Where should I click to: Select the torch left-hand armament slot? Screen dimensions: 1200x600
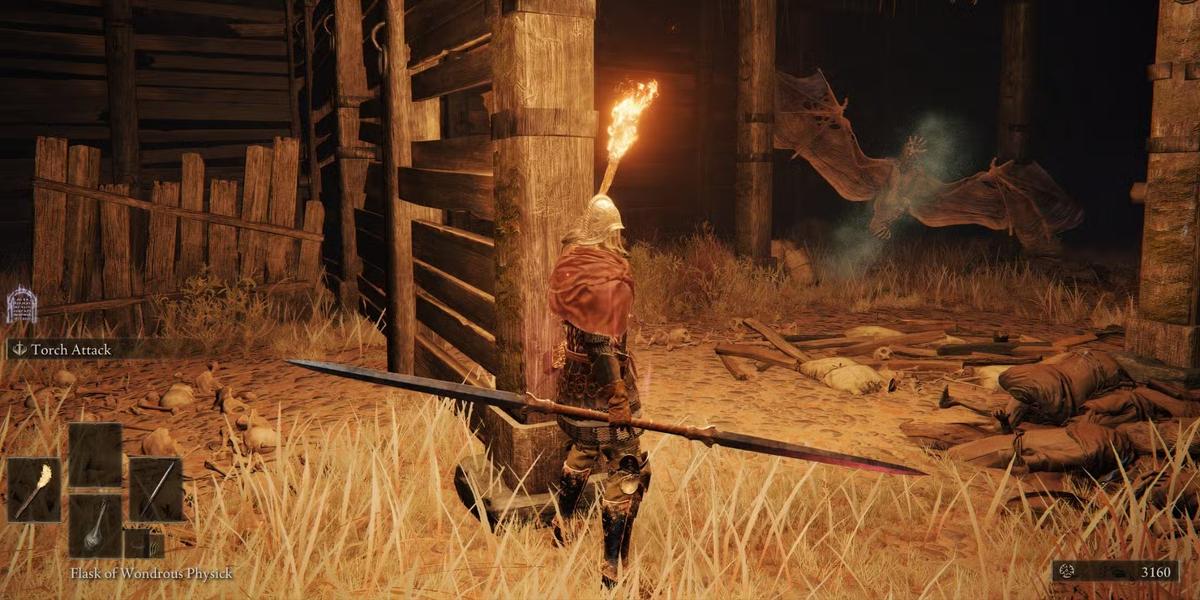click(x=34, y=489)
